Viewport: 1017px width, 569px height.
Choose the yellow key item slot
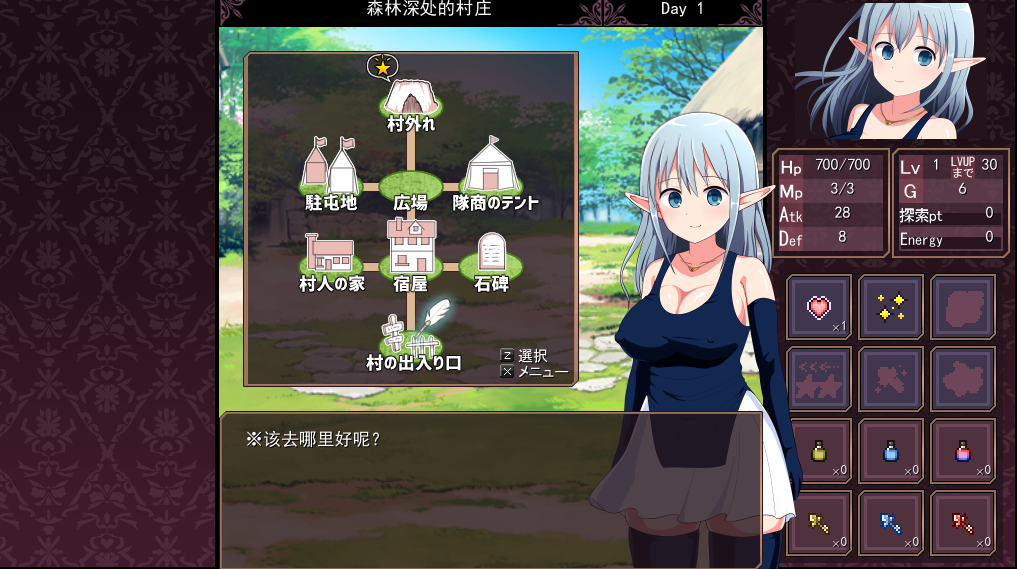point(820,522)
